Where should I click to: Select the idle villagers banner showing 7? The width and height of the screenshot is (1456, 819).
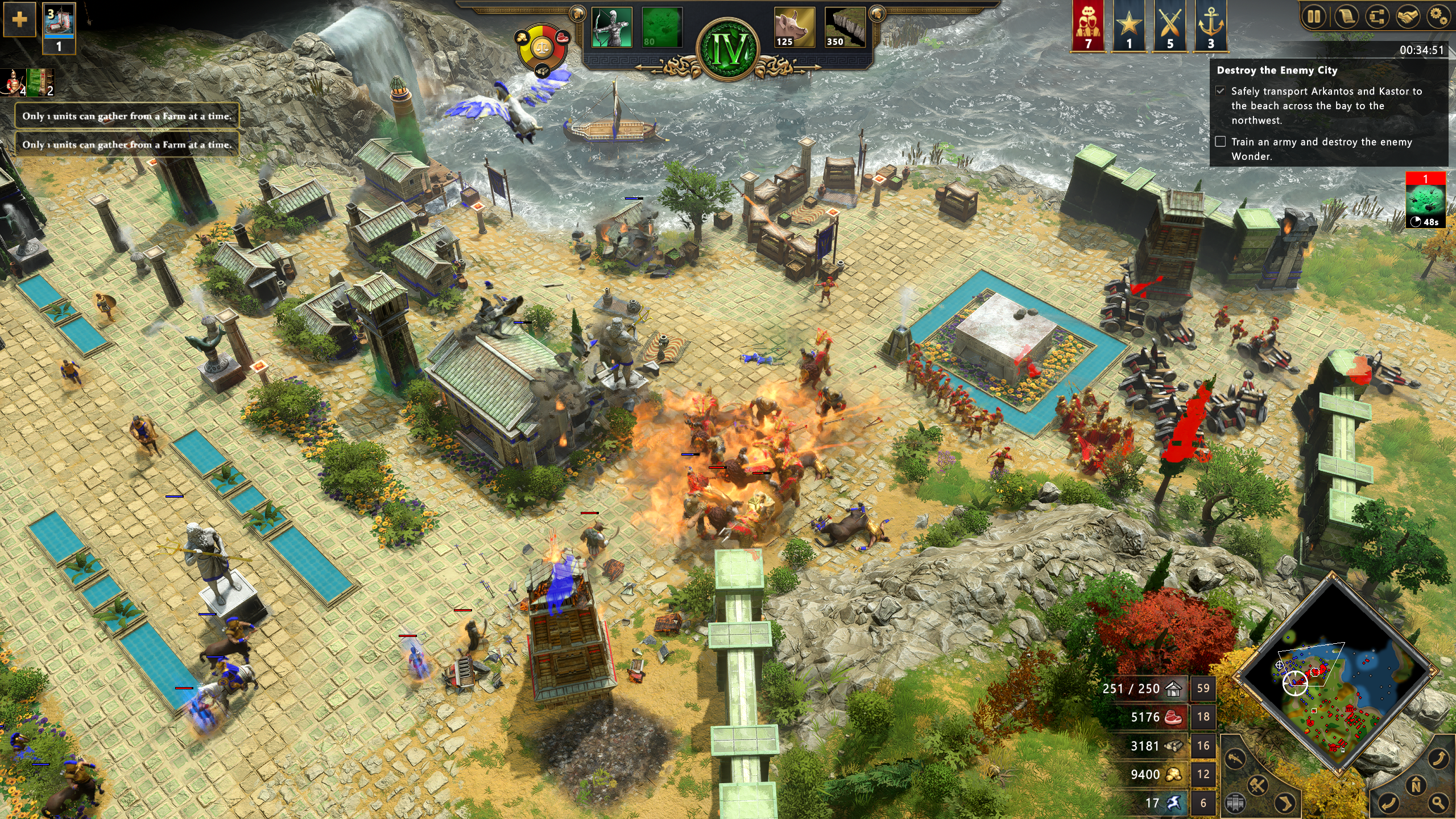click(x=1087, y=26)
